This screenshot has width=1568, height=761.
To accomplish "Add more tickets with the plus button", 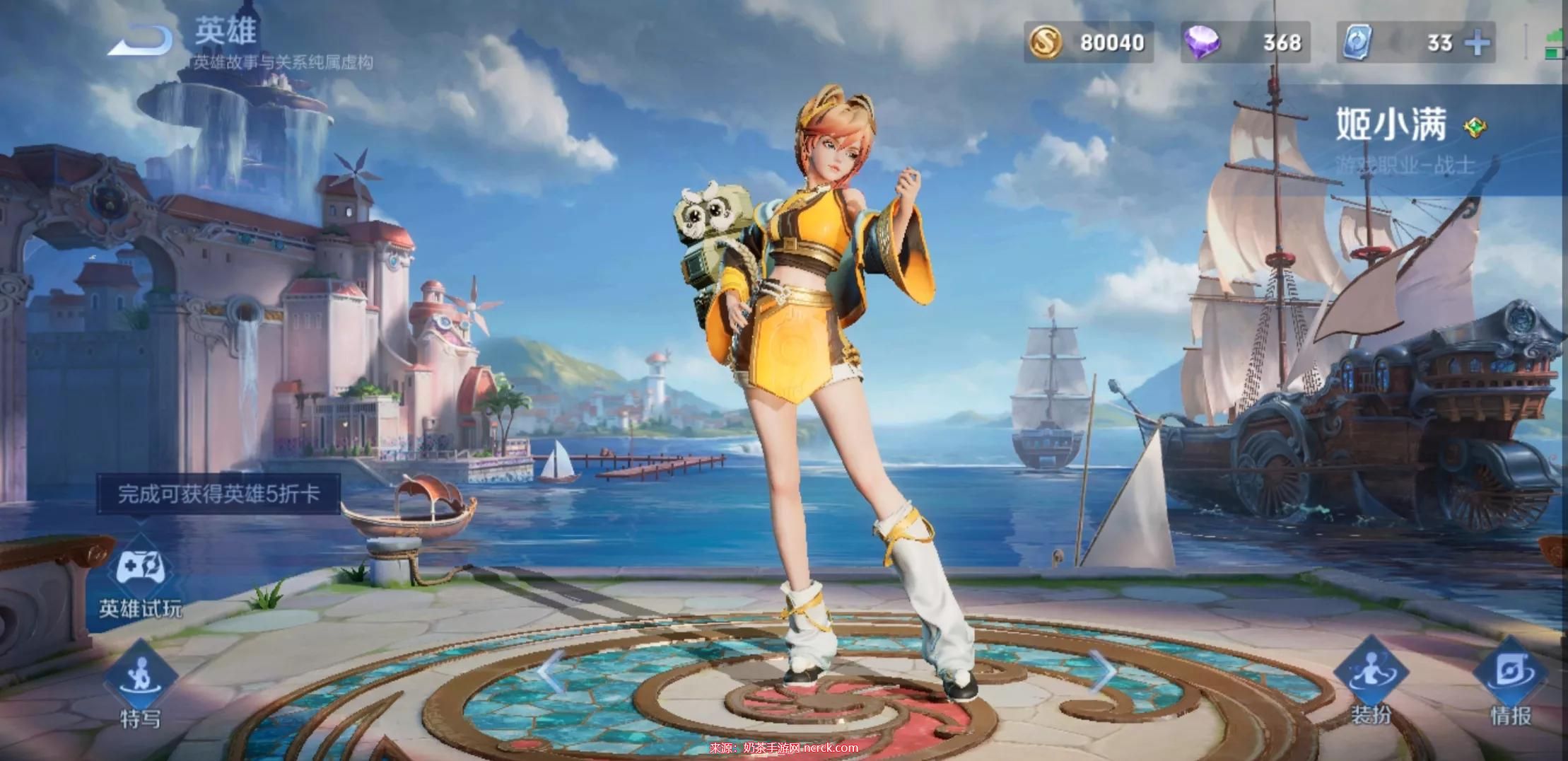I will pyautogui.click(x=1476, y=43).
